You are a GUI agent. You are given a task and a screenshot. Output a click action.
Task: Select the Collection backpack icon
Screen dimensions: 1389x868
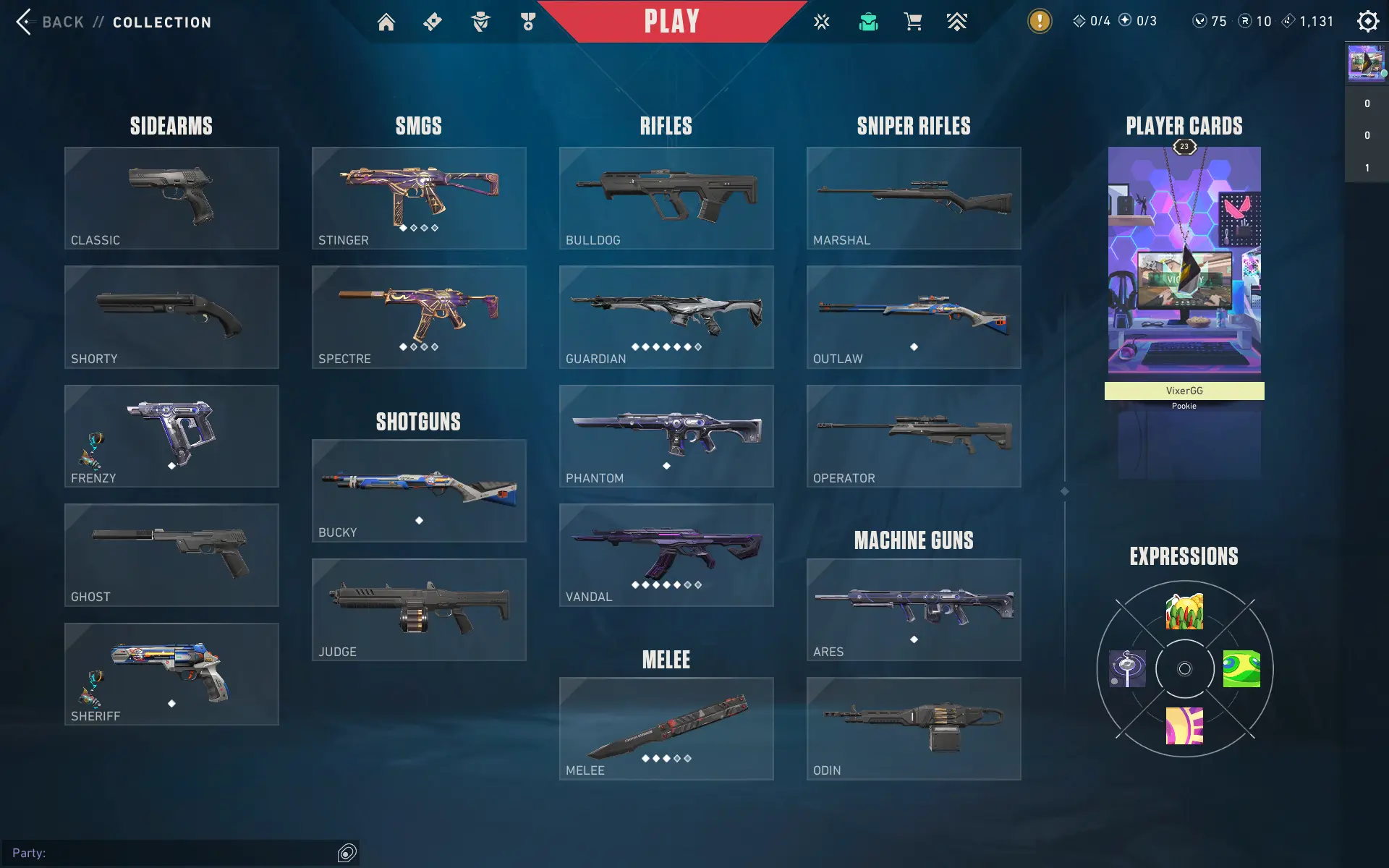pyautogui.click(x=868, y=22)
